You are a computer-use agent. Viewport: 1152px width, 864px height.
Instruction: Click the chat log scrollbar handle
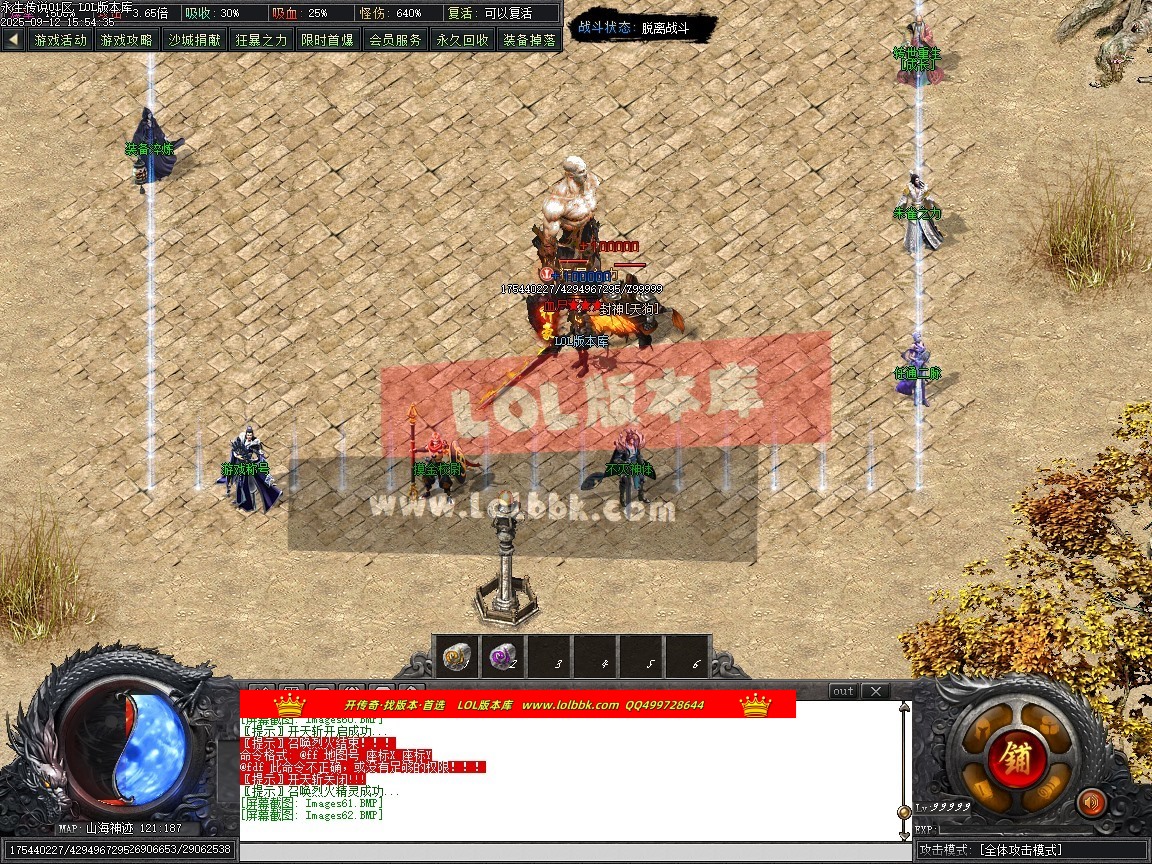click(904, 812)
